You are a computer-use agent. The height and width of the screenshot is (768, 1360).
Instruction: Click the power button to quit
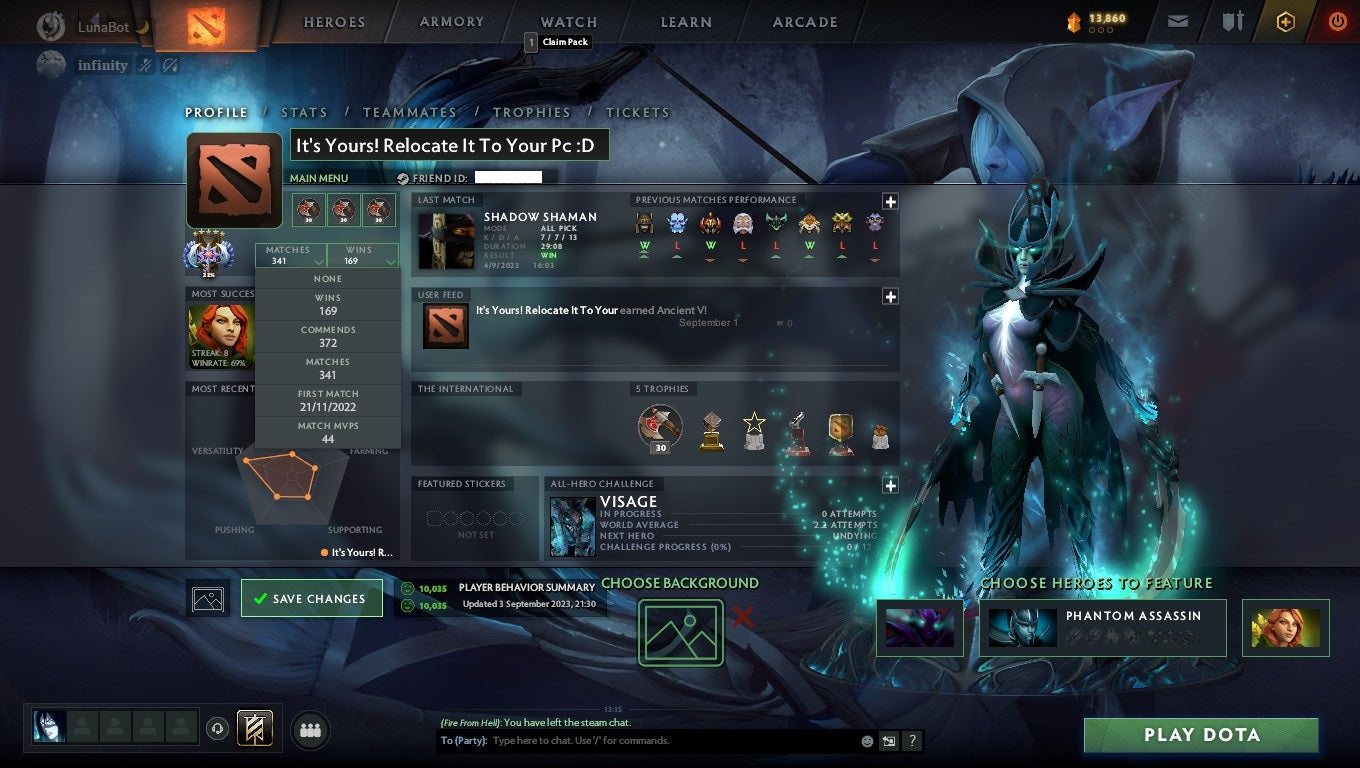pos(1340,21)
